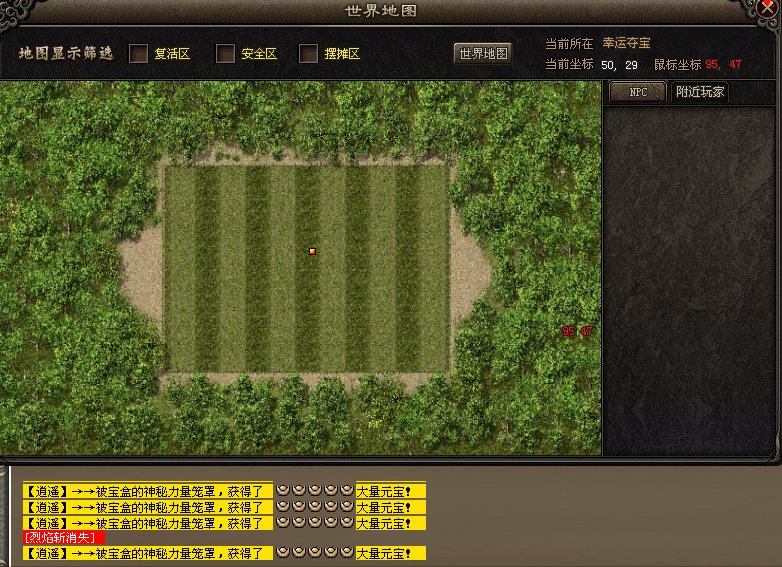This screenshot has width=782, height=567.
Task: Select the red 烈焰斩消失 chat message
Action: (64, 538)
